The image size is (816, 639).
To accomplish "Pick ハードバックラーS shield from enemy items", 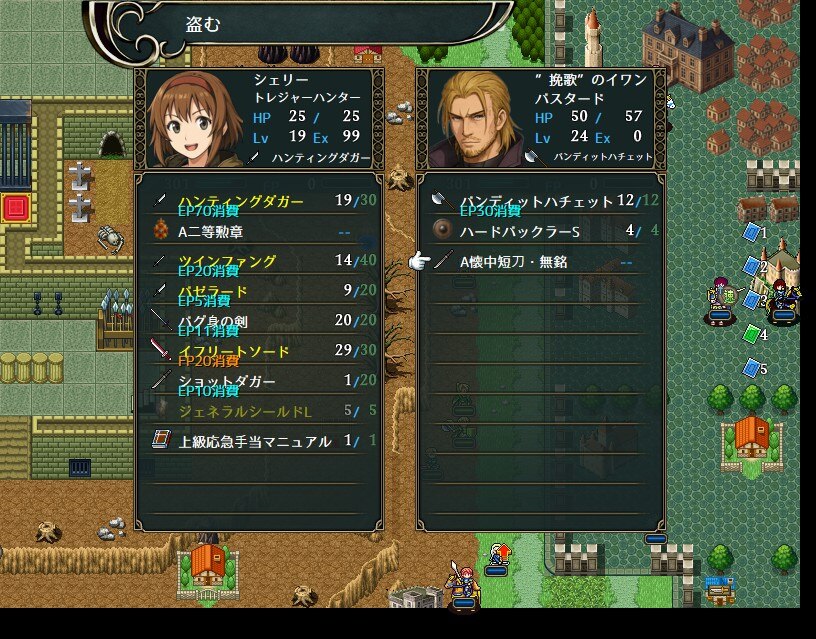I will coord(540,231).
